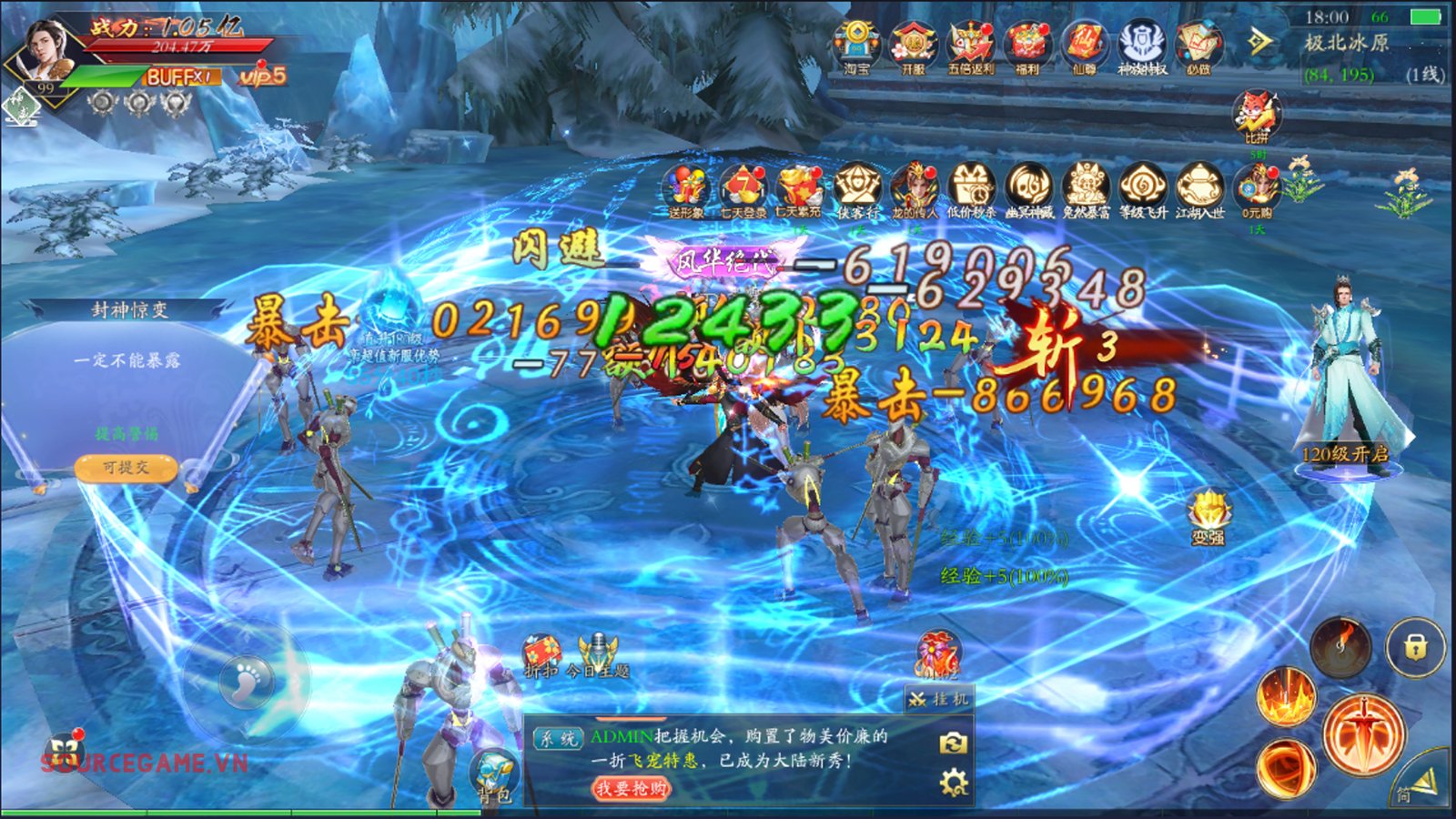Click the 我要抢购 buy-now button
Viewport: 1456px width, 819px height.
[x=631, y=788]
